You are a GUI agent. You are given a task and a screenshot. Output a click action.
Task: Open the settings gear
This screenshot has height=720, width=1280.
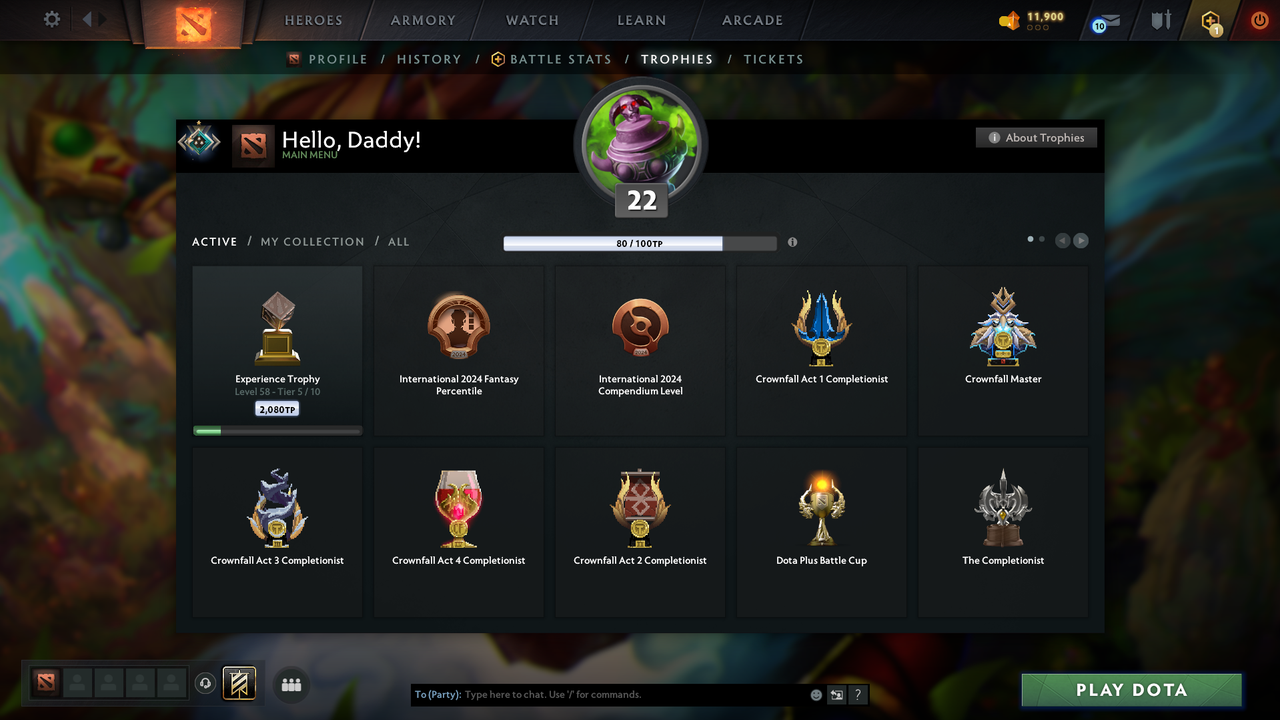(50, 19)
